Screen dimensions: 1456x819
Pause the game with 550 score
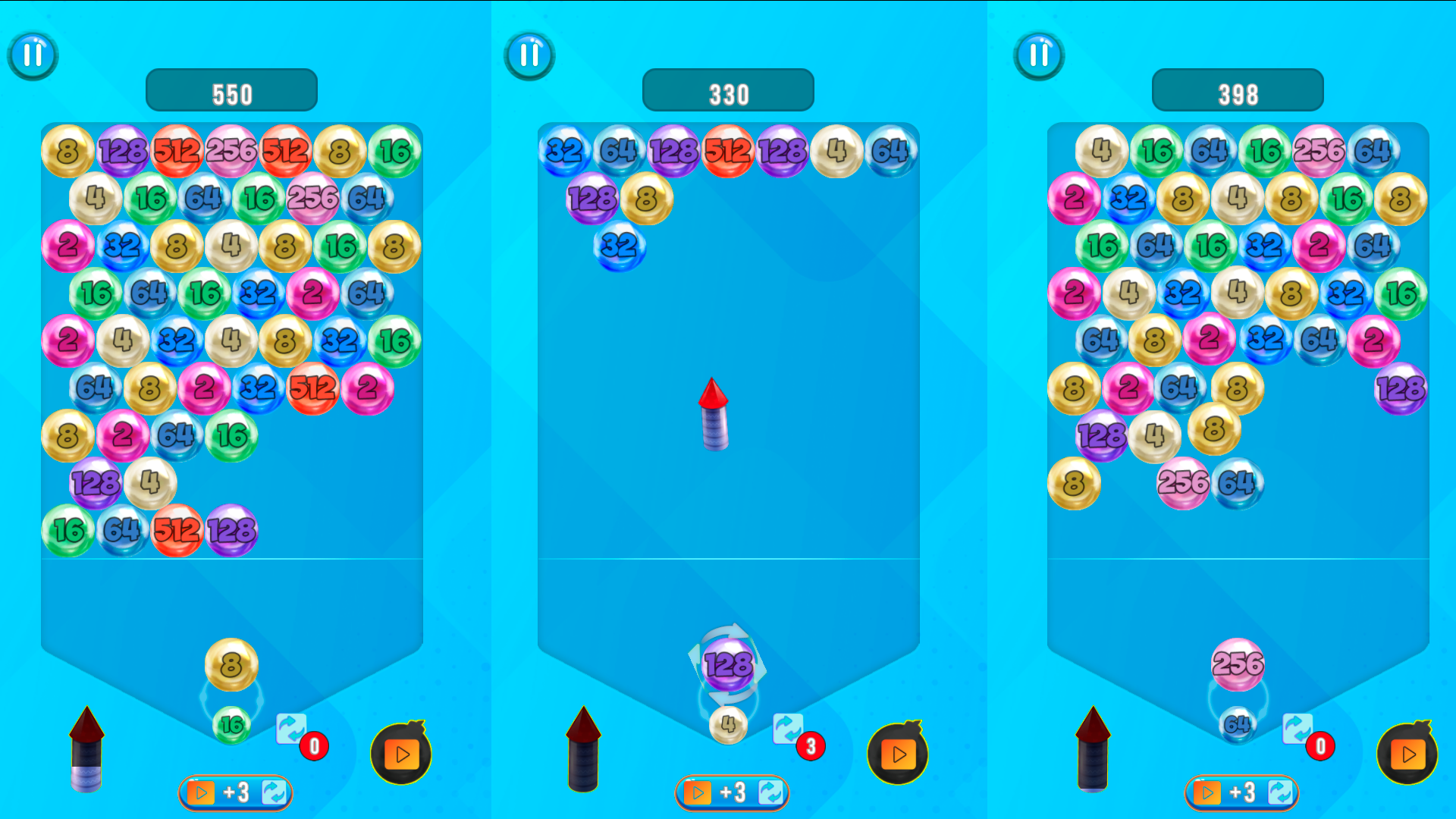click(x=32, y=55)
